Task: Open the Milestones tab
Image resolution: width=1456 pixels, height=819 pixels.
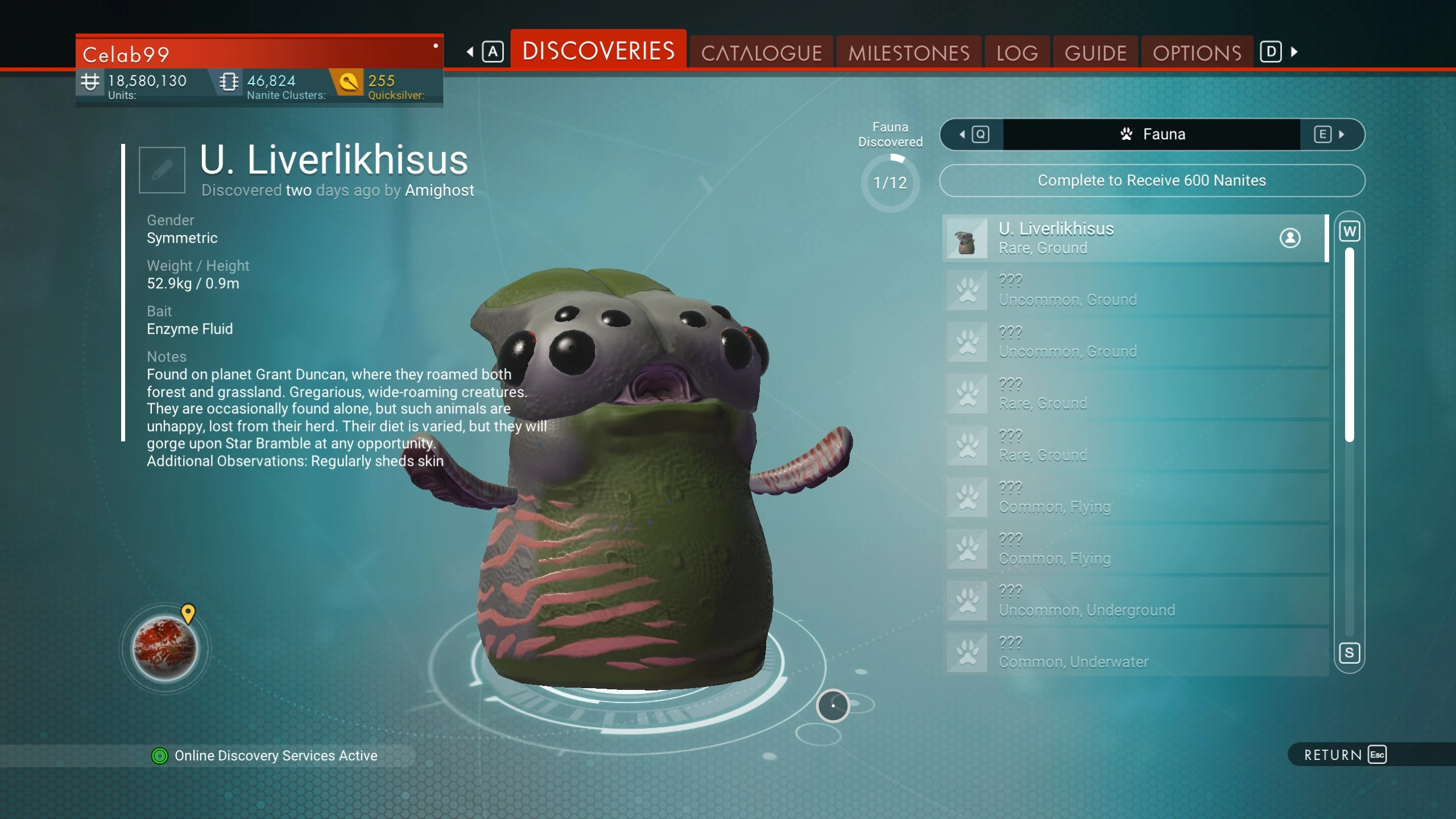Action: point(908,53)
